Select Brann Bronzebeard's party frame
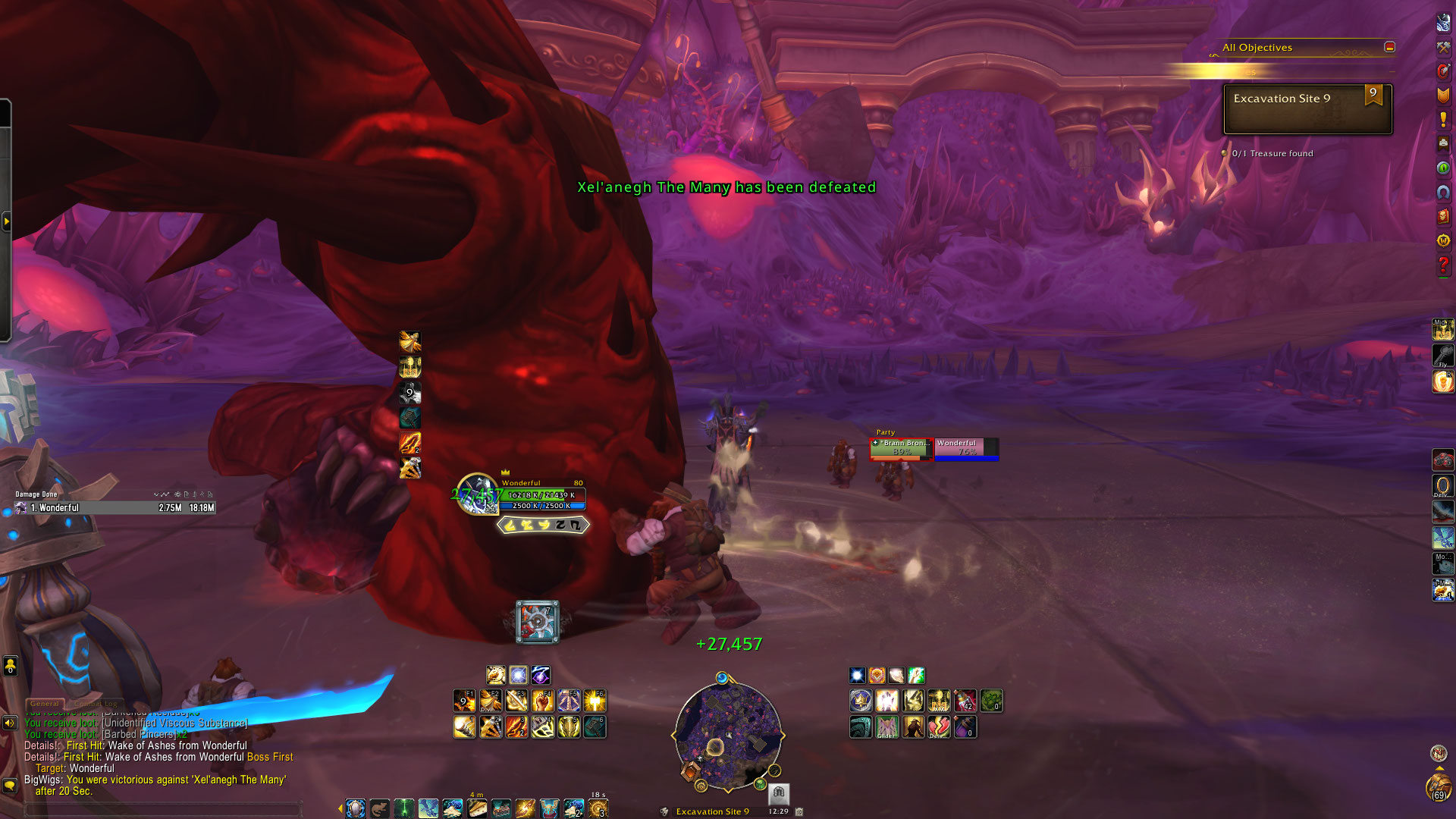 [900, 448]
